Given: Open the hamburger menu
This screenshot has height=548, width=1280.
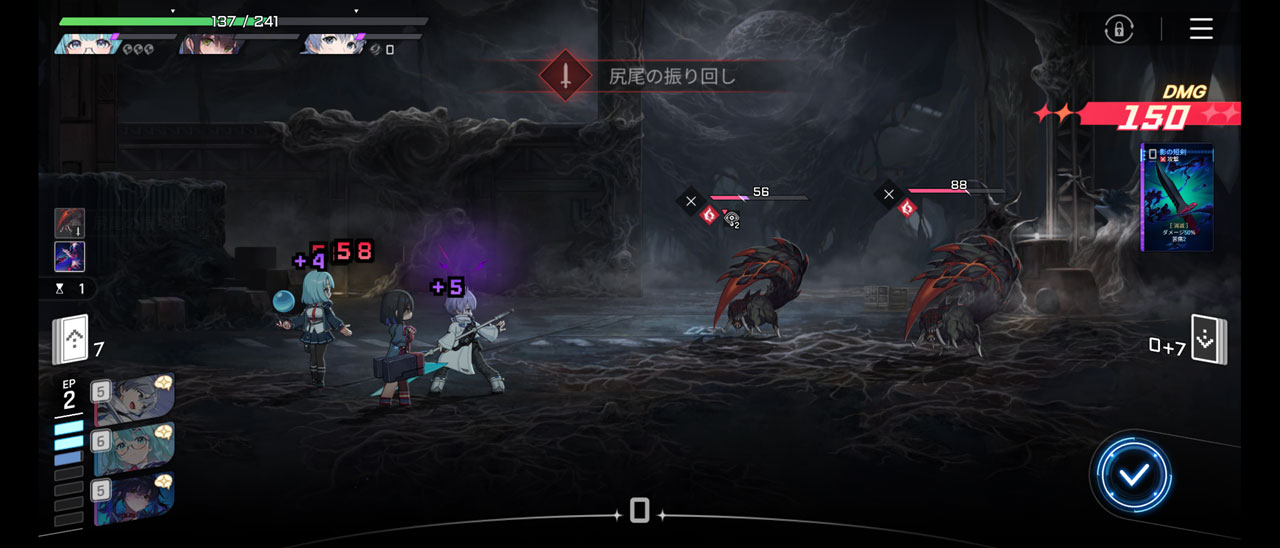Looking at the screenshot, I should coord(1201,29).
